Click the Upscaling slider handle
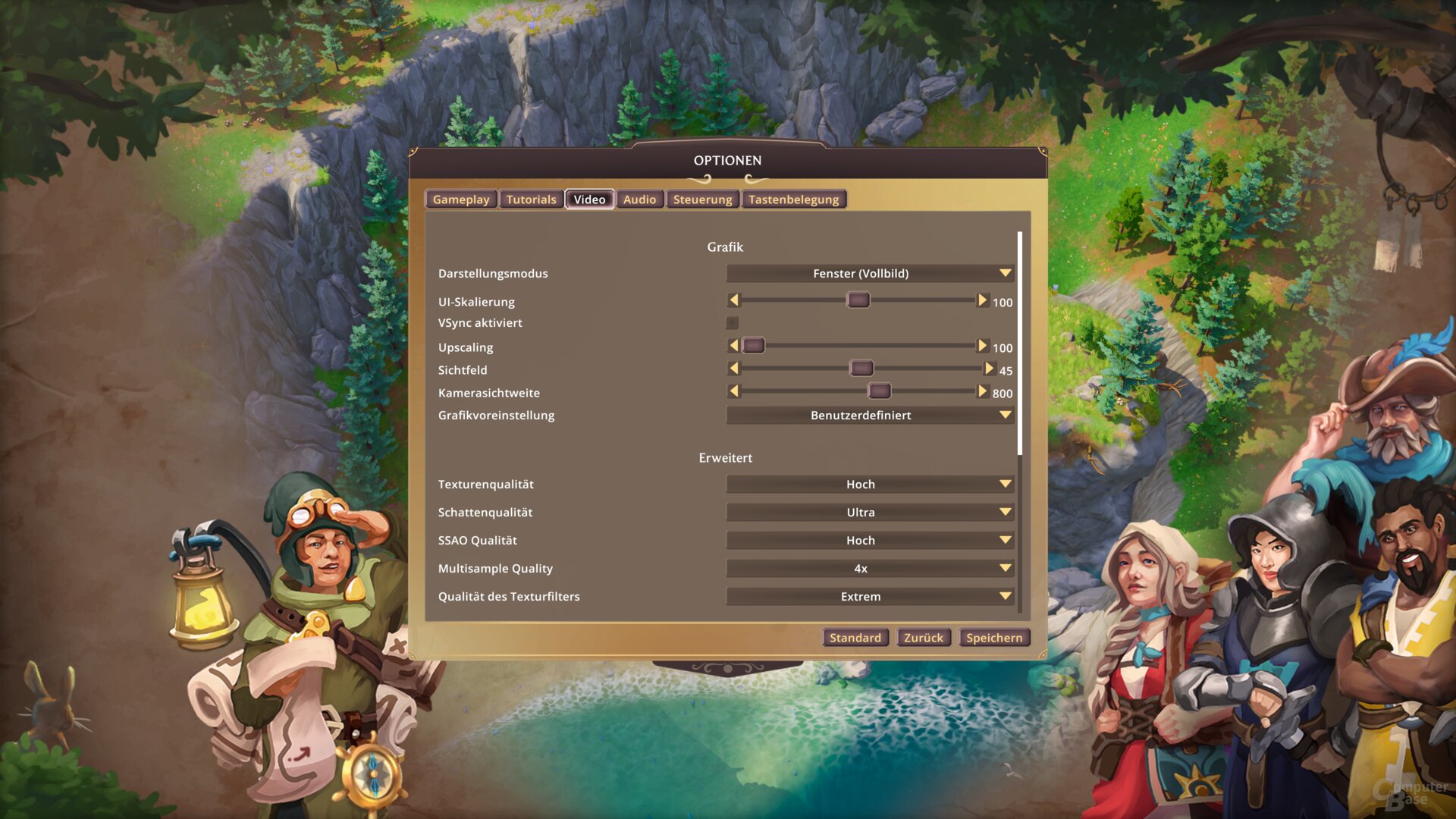 [753, 346]
